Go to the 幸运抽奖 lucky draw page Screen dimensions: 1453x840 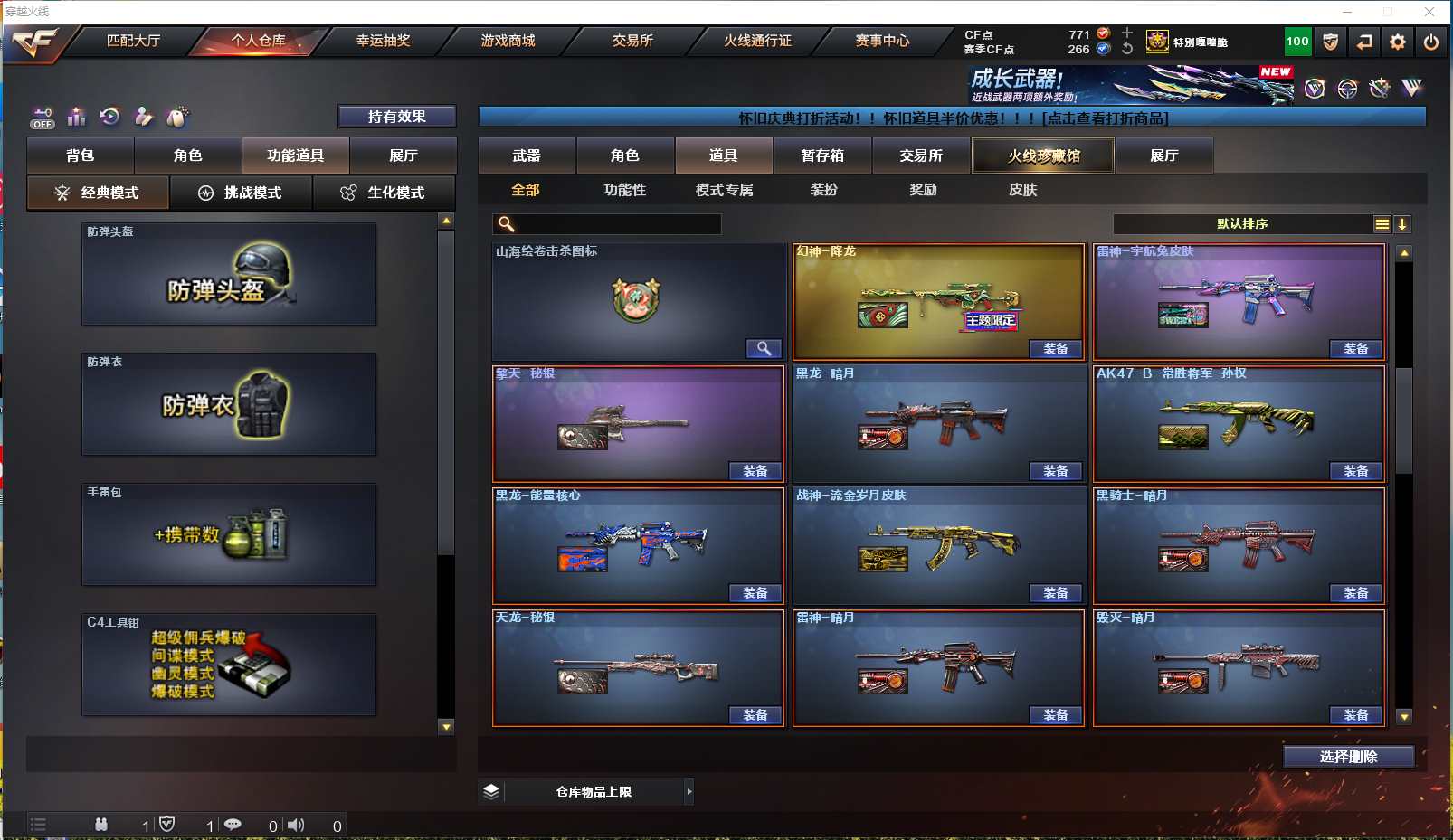[383, 41]
